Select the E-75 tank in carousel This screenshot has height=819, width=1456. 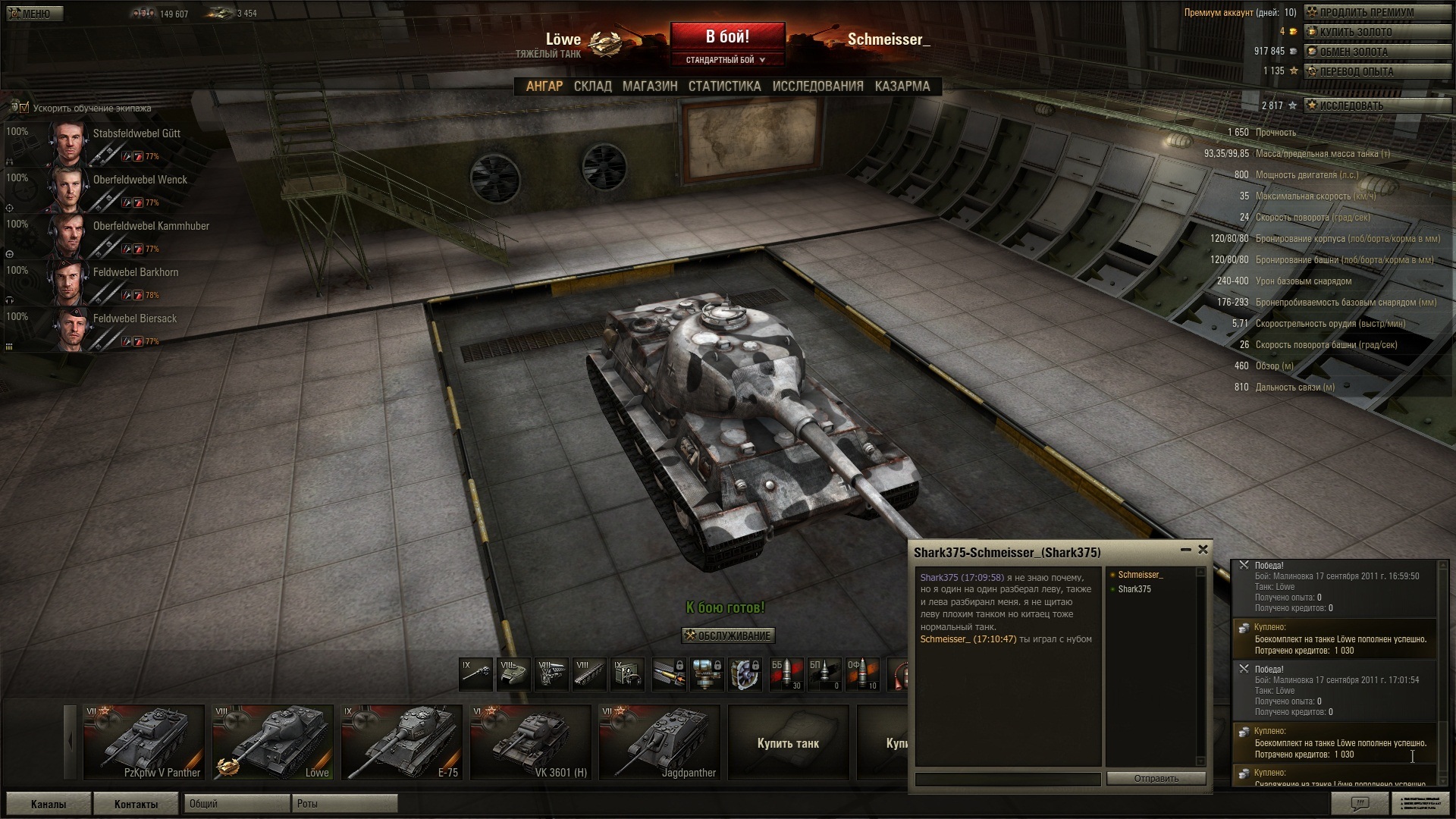point(401,743)
